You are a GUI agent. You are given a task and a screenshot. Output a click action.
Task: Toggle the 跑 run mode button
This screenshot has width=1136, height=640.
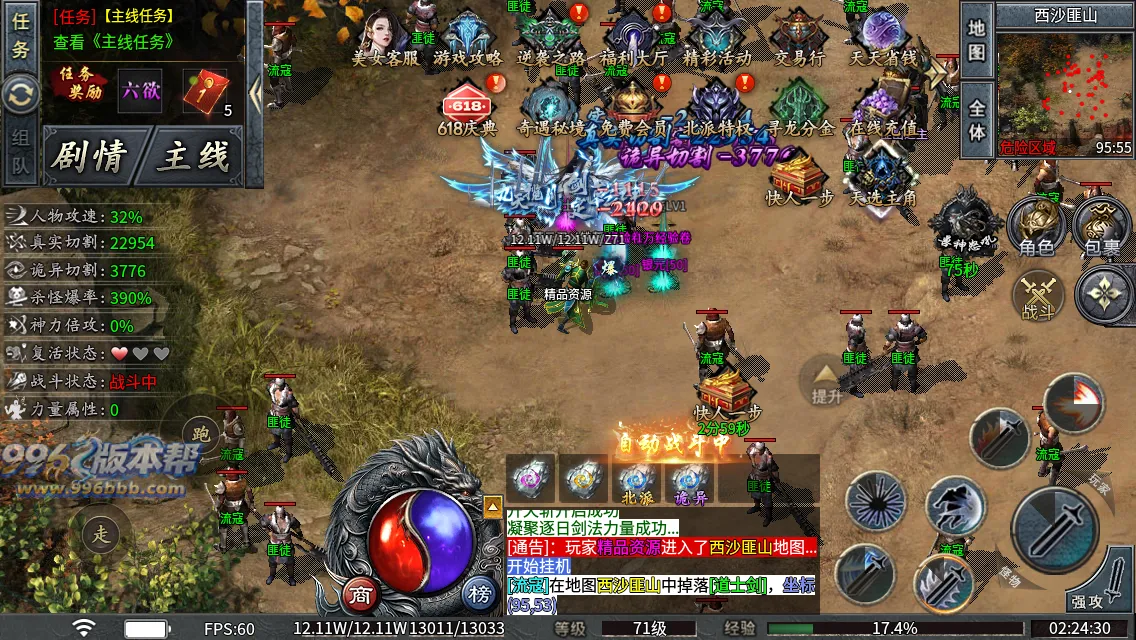202,433
